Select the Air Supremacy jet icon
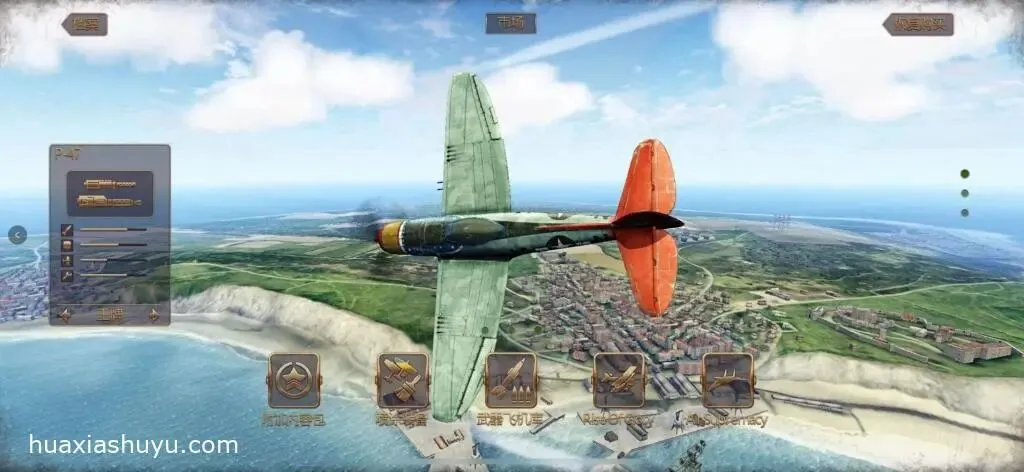Viewport: 1024px width, 472px height. 727,380
